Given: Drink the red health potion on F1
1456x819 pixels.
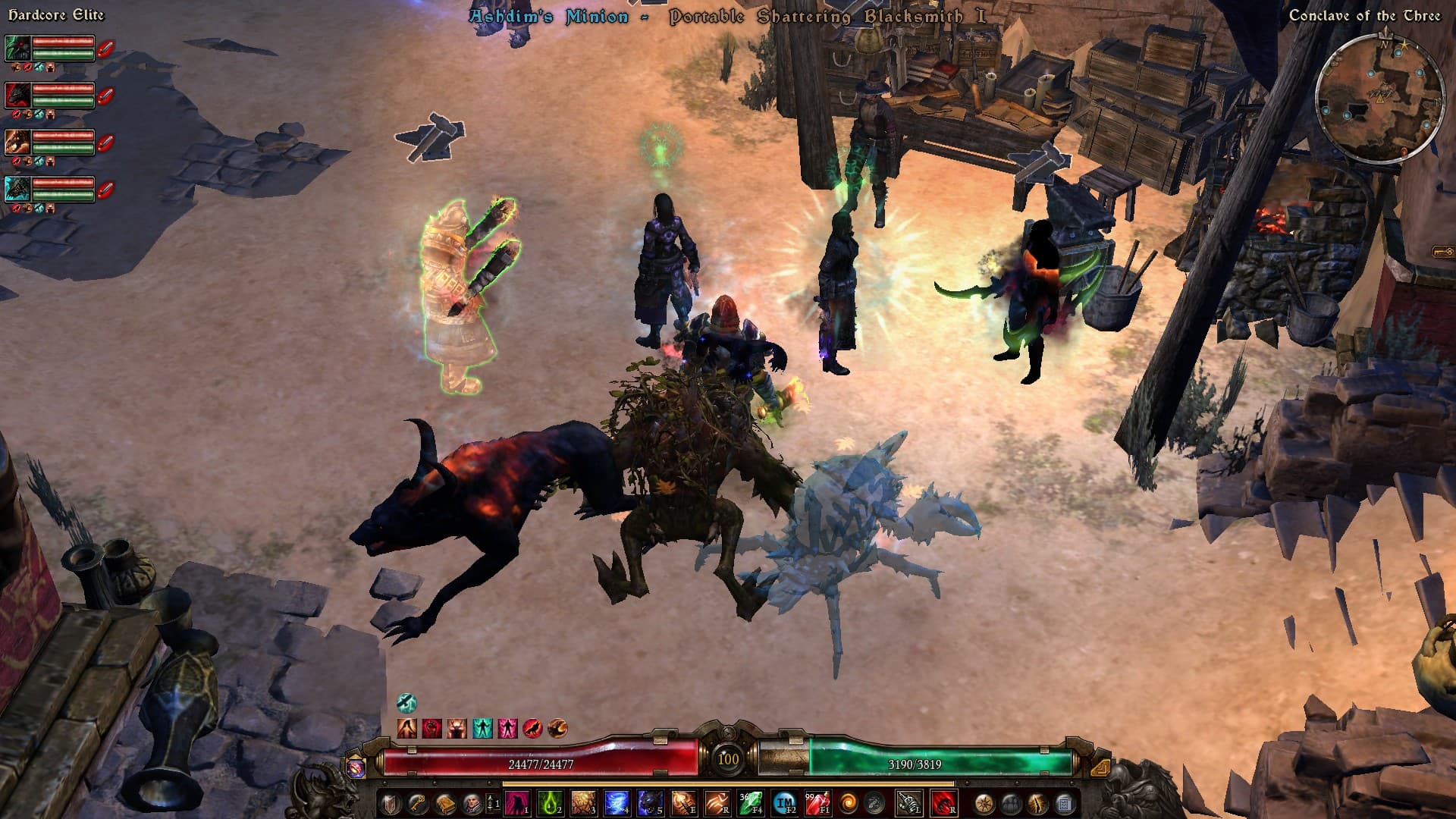Looking at the screenshot, I should click(x=817, y=803).
